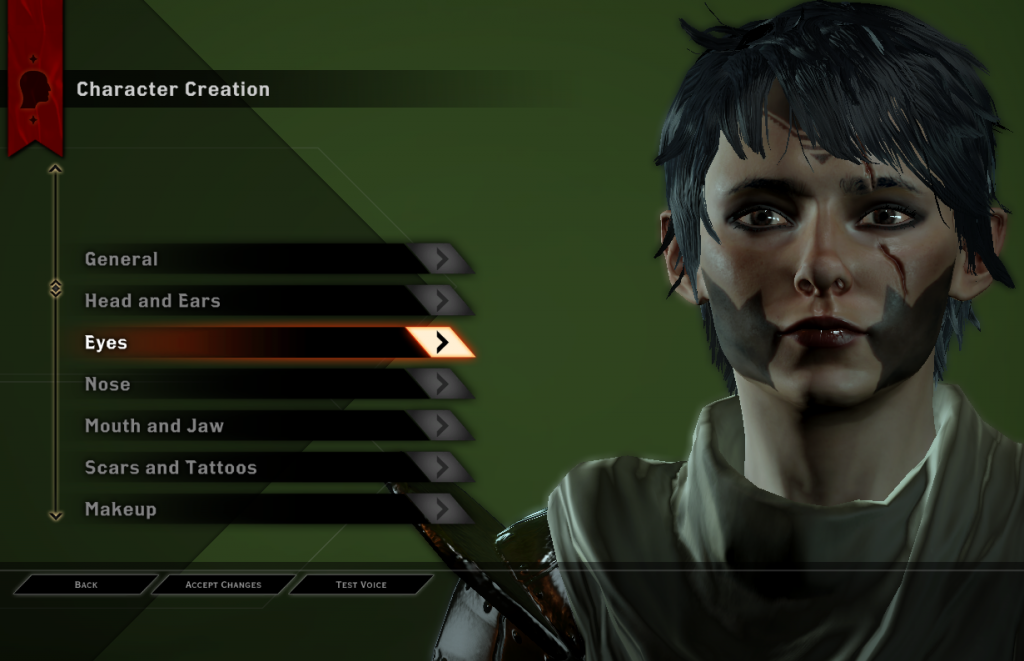Click the Back button
The image size is (1024, 661).
[x=86, y=584]
